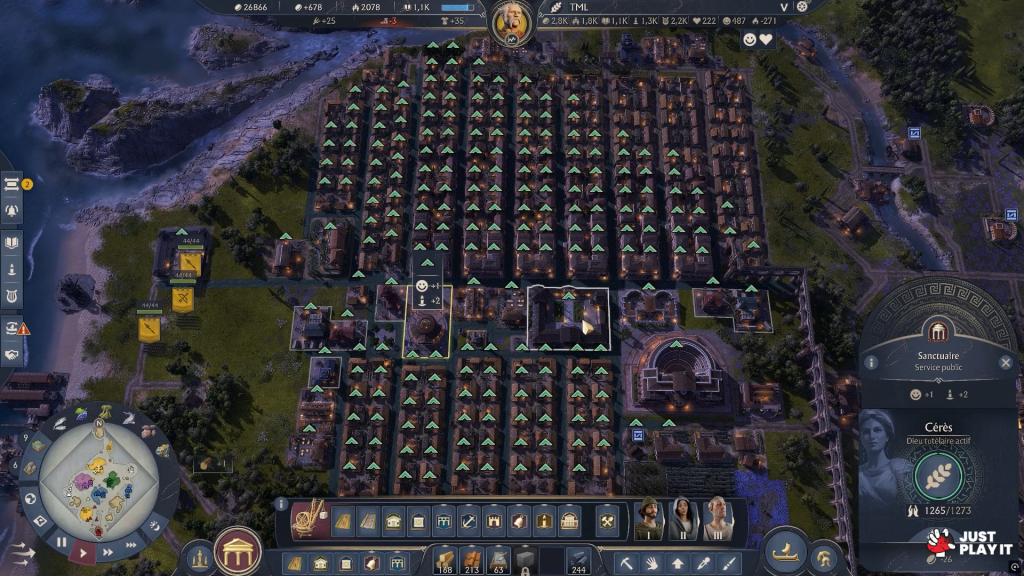Open the crossed hammers production tab
The height and width of the screenshot is (576, 1024).
(x=606, y=521)
